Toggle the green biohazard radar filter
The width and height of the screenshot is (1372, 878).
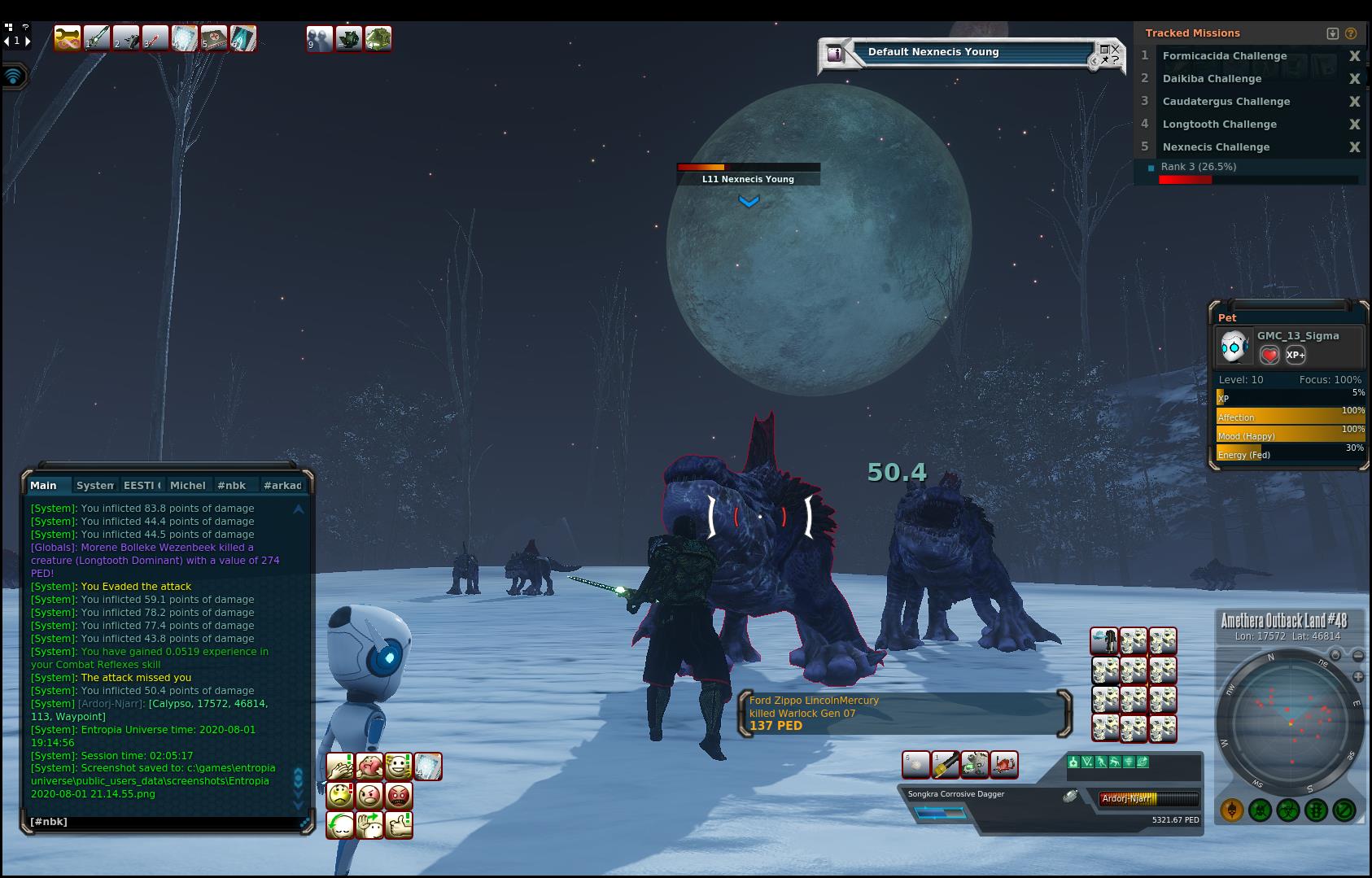pyautogui.click(x=1288, y=810)
